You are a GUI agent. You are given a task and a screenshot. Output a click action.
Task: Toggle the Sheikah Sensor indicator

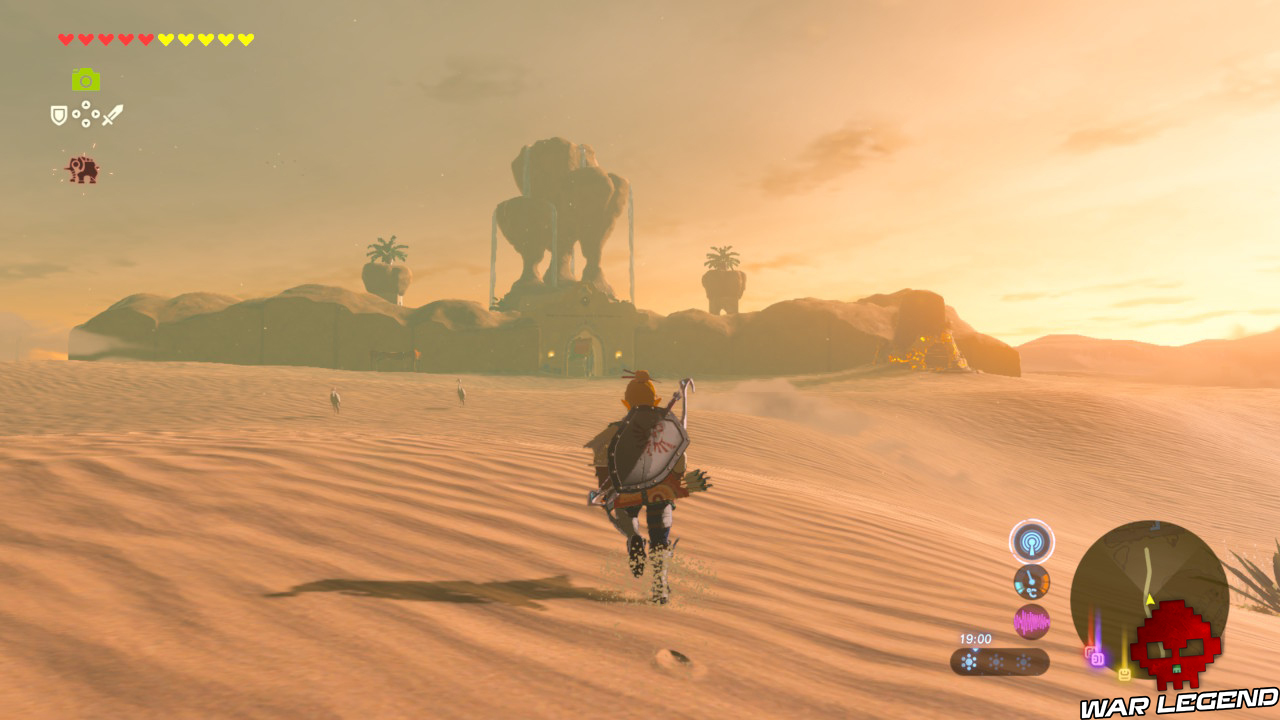click(x=1031, y=542)
